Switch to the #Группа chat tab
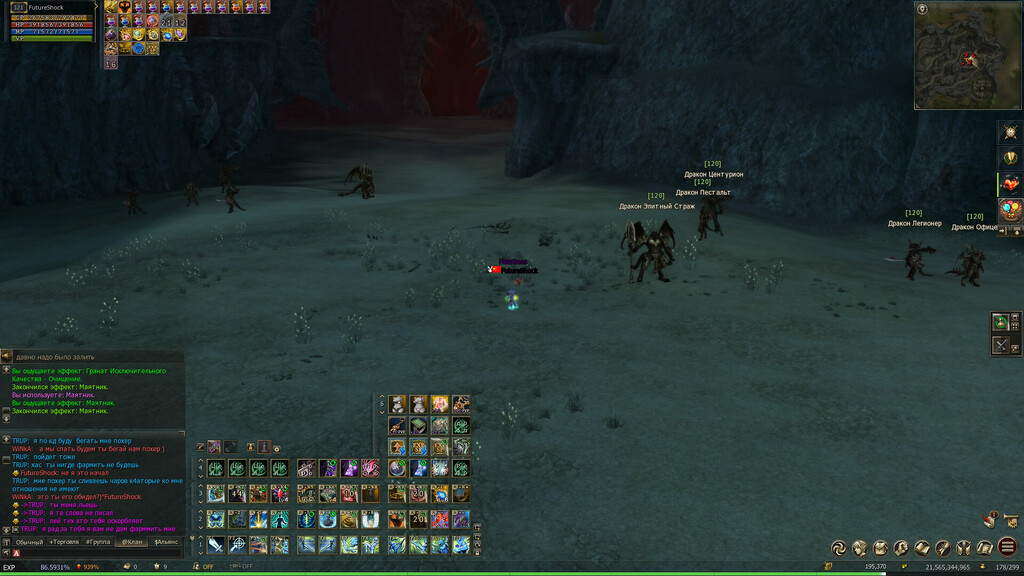Screen dimensions: 1024x576 [x=98, y=542]
